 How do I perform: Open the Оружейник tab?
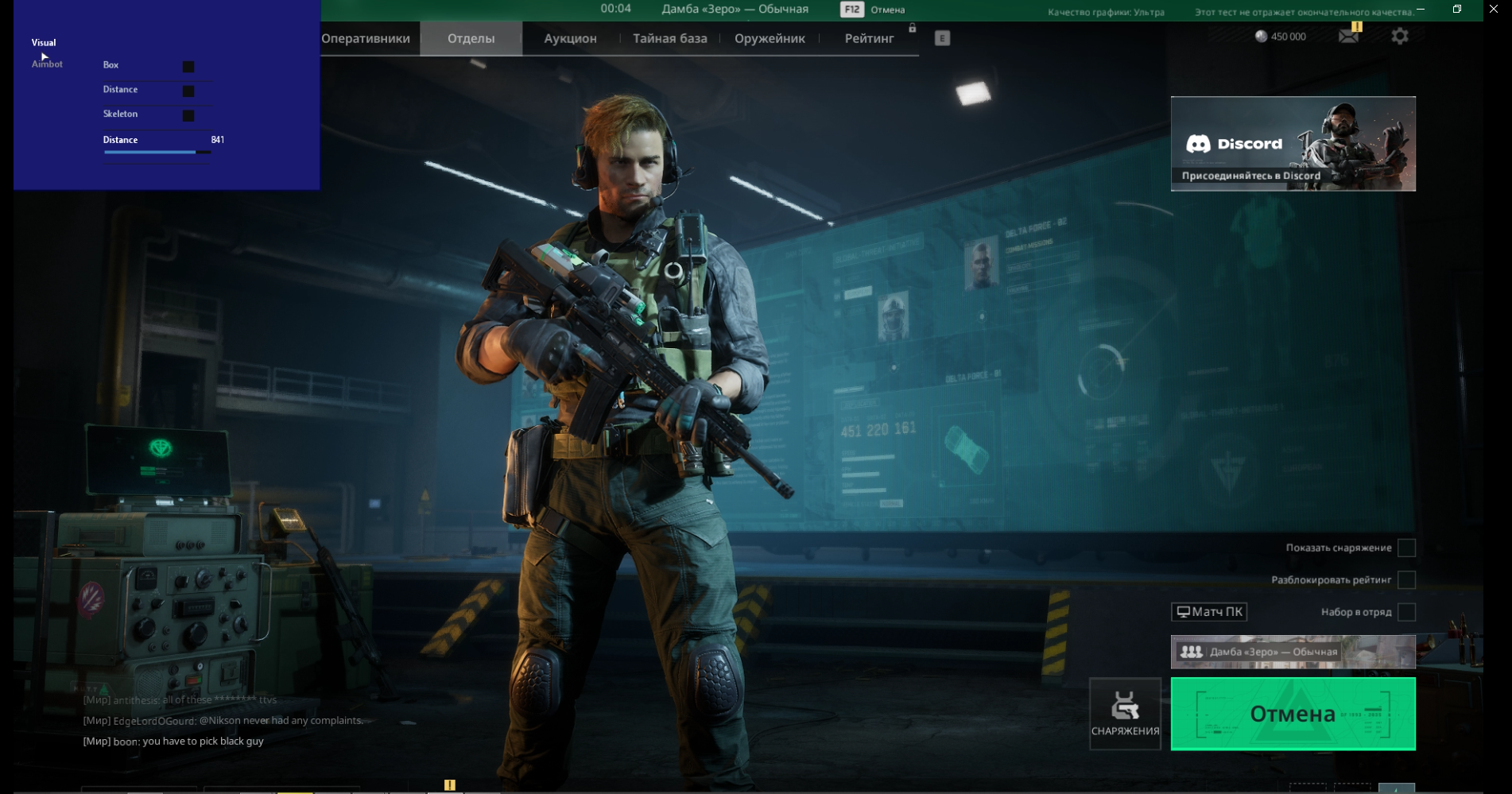(x=770, y=38)
